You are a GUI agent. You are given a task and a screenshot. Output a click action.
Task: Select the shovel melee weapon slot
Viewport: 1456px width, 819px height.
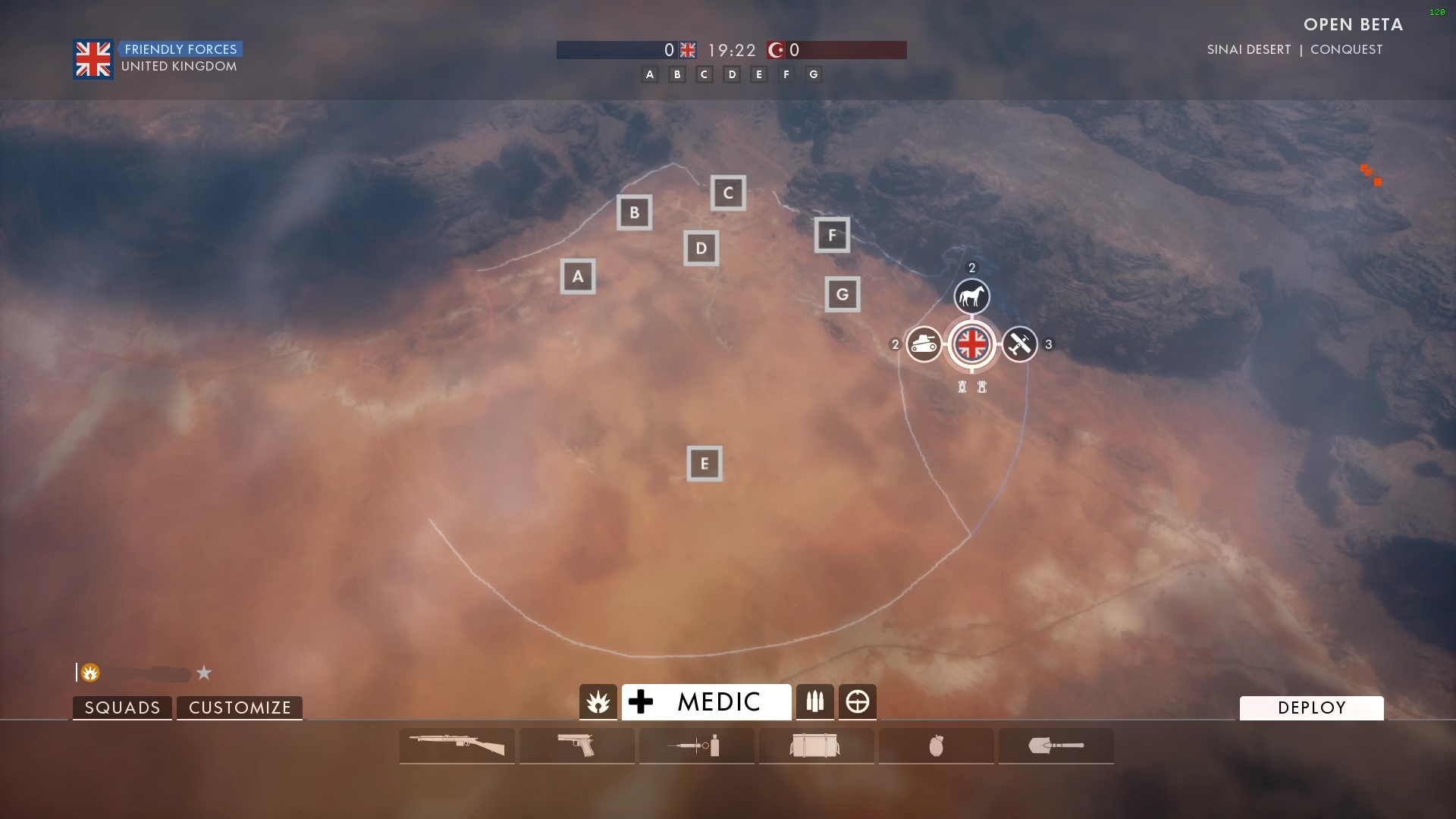click(x=1056, y=745)
